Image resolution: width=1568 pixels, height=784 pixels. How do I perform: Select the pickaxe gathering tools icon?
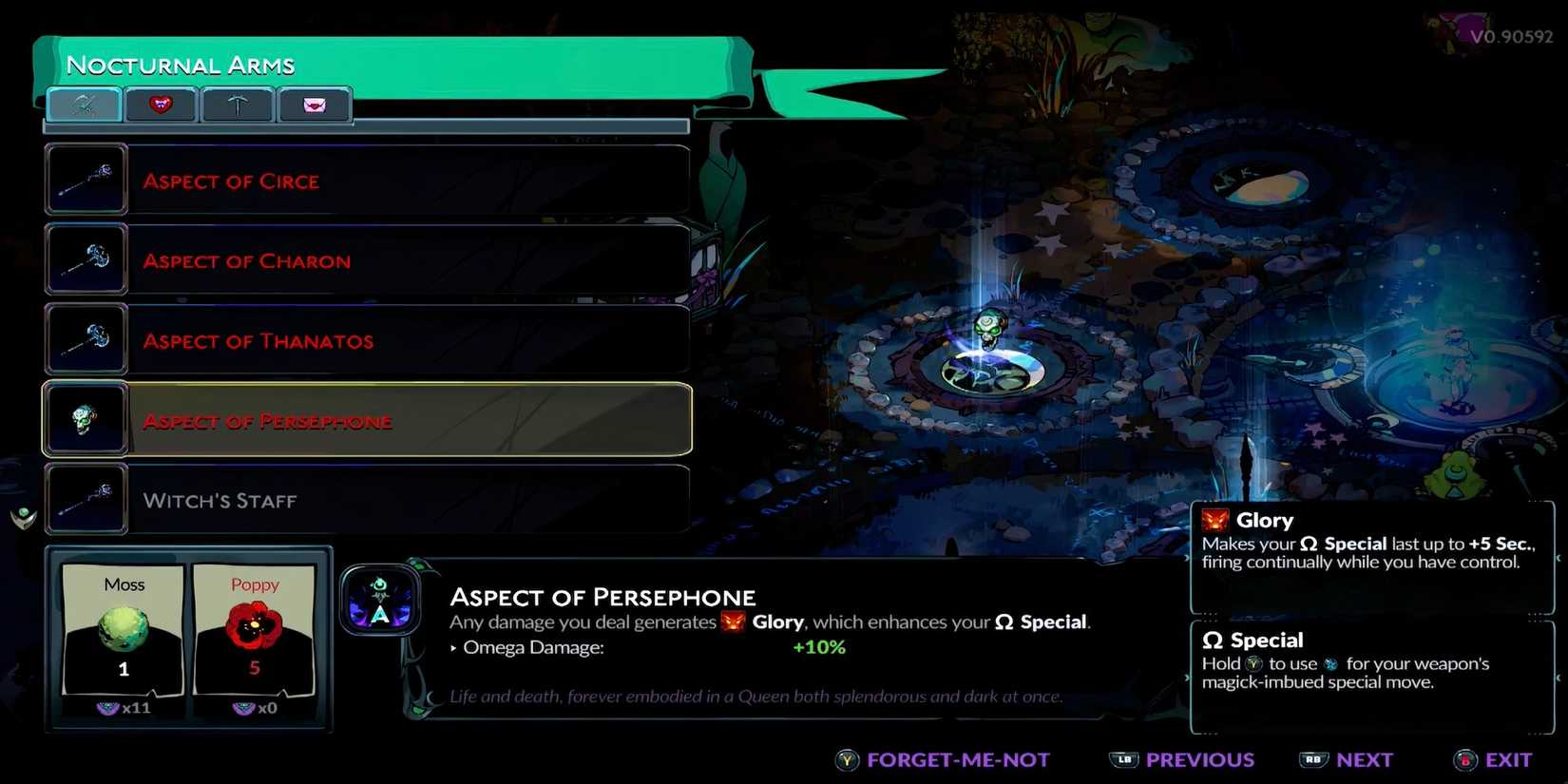pos(237,105)
